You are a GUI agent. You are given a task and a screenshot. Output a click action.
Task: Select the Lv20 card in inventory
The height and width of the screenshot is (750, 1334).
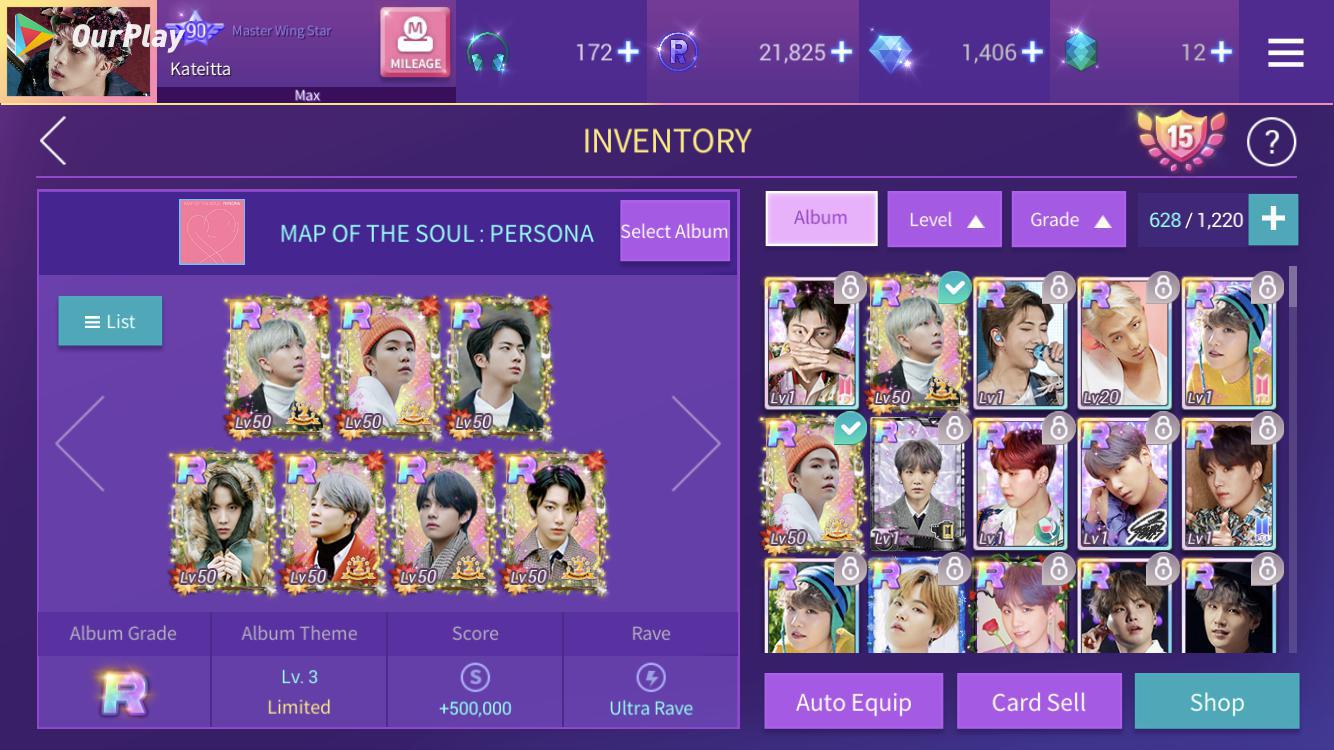coord(1125,342)
